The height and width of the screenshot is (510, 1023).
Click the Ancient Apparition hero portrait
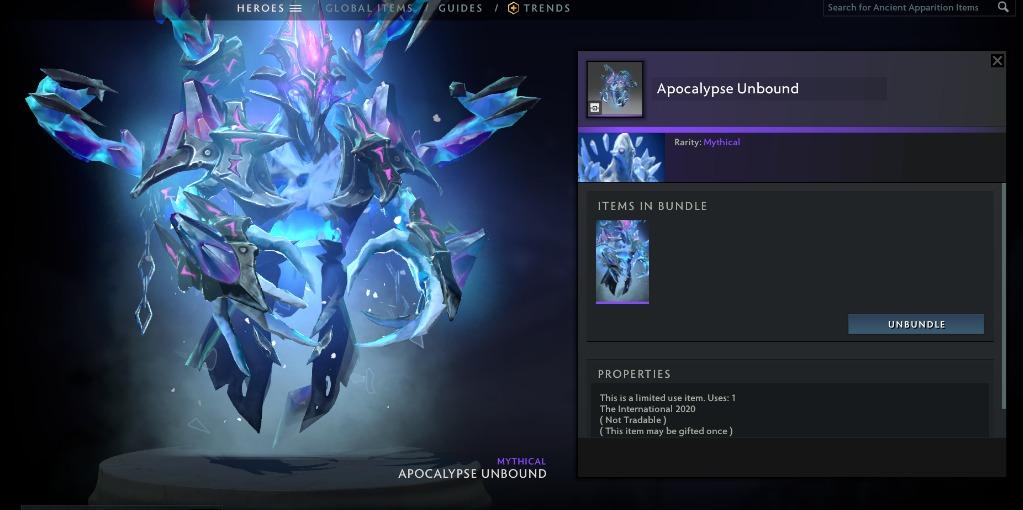click(621, 157)
